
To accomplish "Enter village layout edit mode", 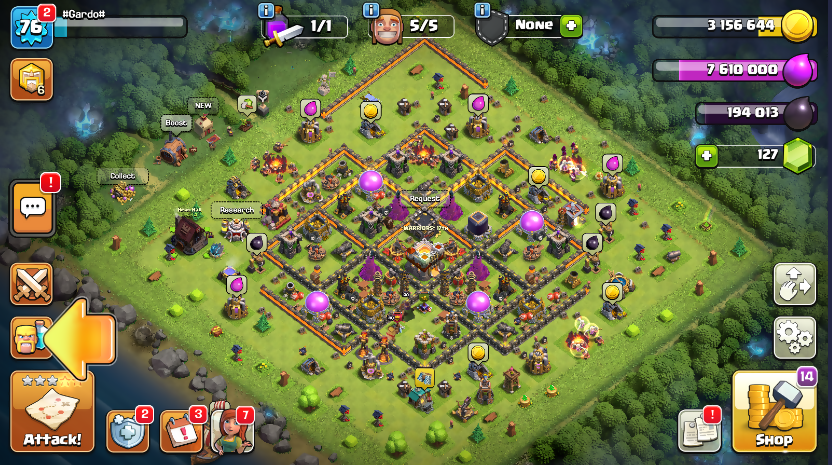I will click(794, 284).
